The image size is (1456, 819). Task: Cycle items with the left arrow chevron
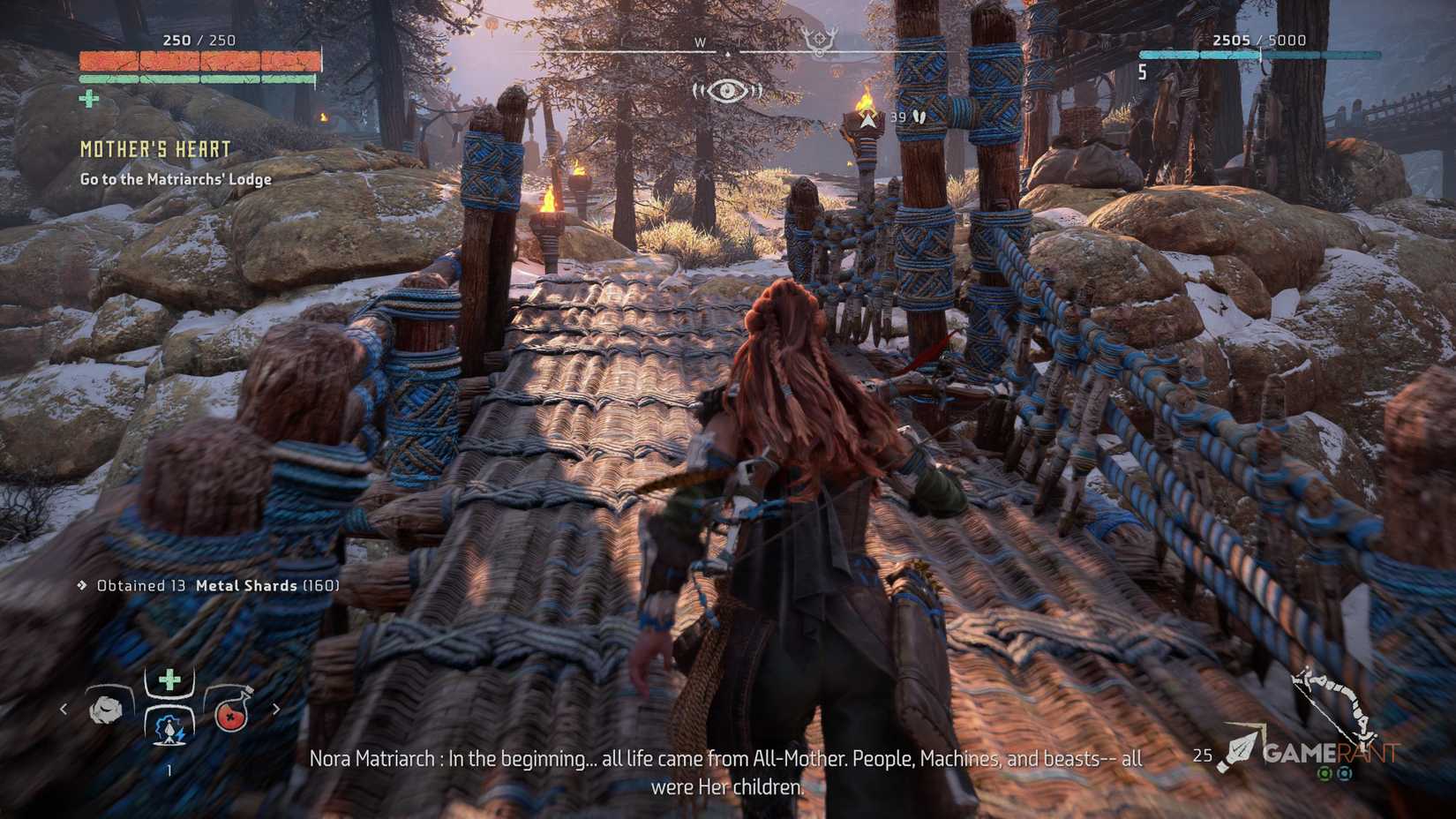tap(64, 709)
